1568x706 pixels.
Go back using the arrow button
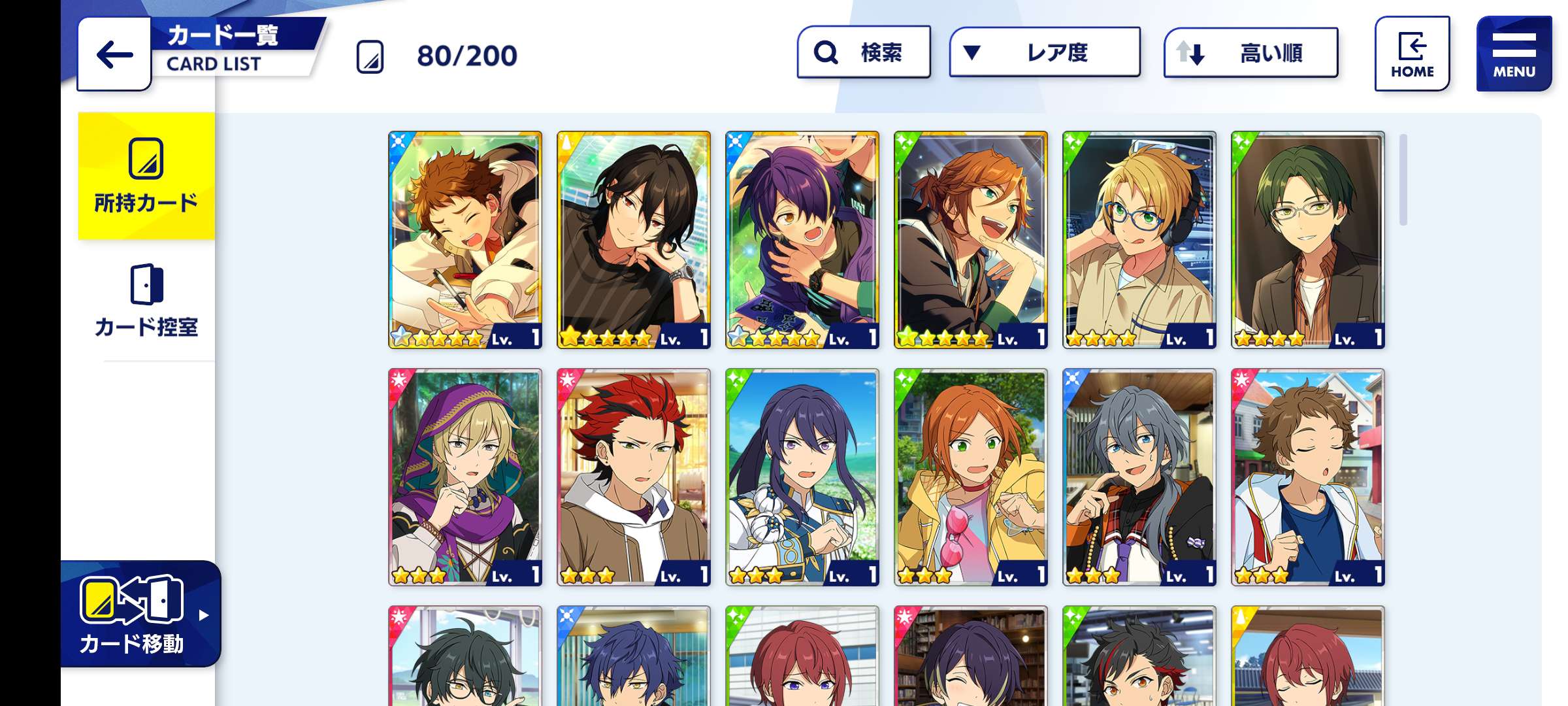click(114, 54)
